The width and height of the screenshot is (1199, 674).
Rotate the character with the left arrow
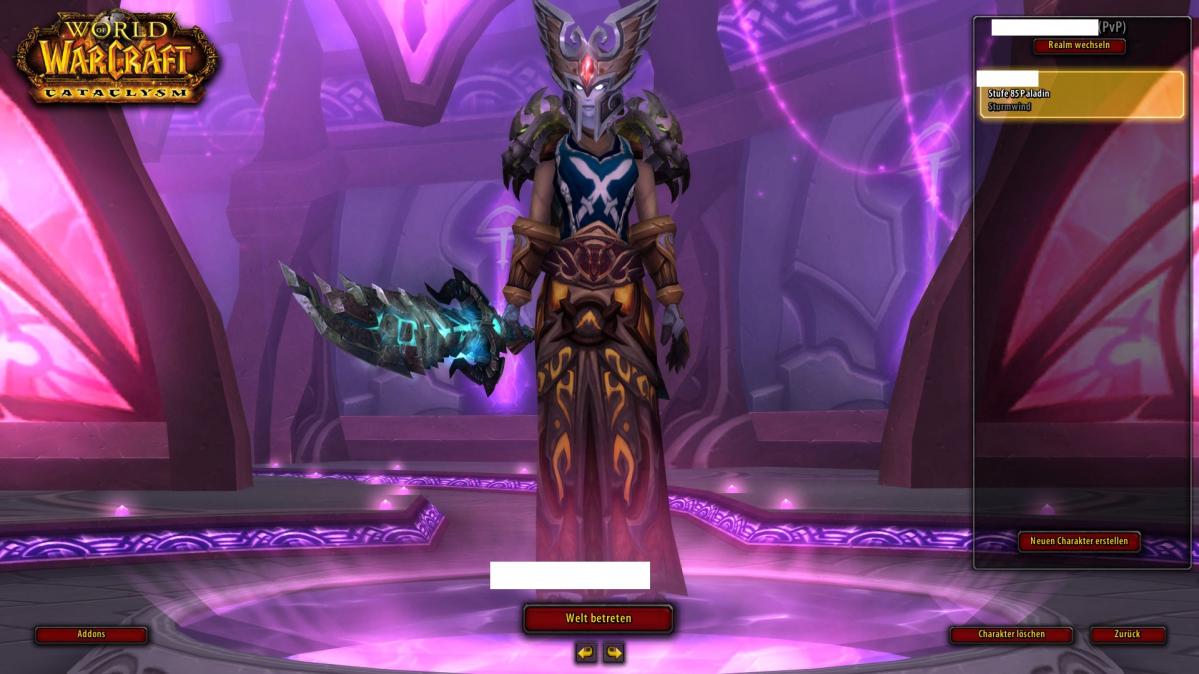586,653
